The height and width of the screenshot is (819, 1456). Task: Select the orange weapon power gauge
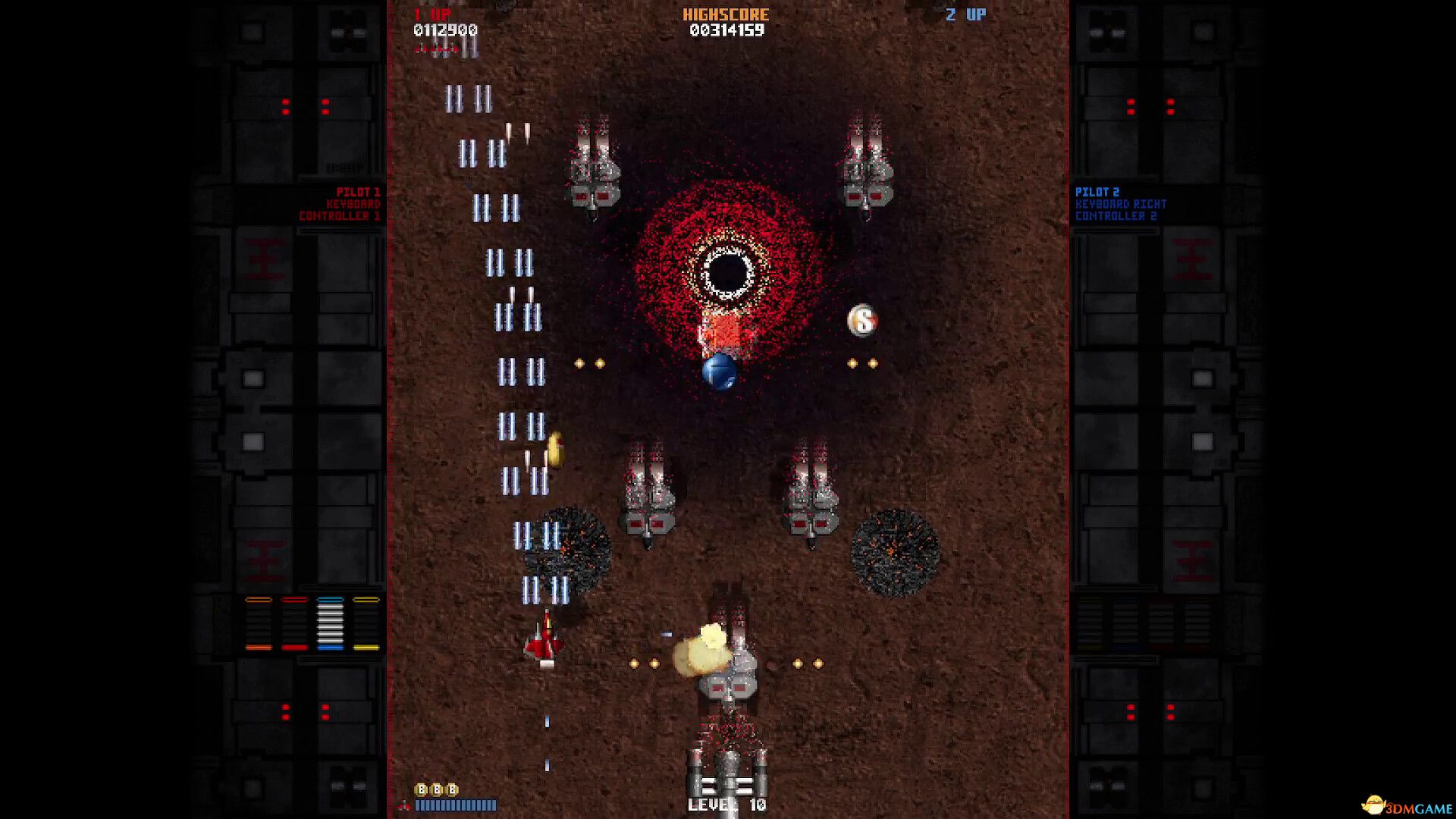click(259, 623)
